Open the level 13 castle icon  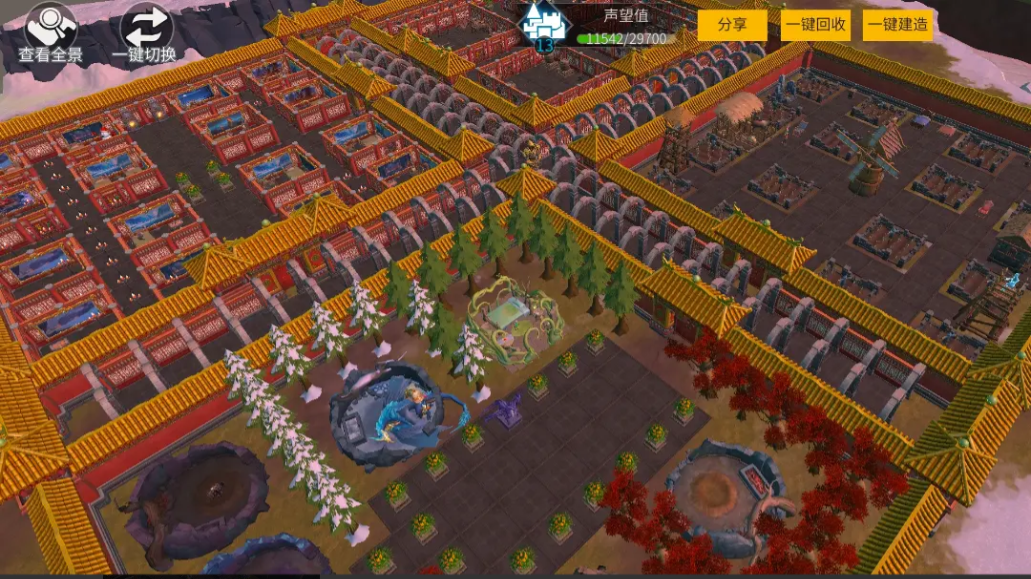(x=545, y=26)
